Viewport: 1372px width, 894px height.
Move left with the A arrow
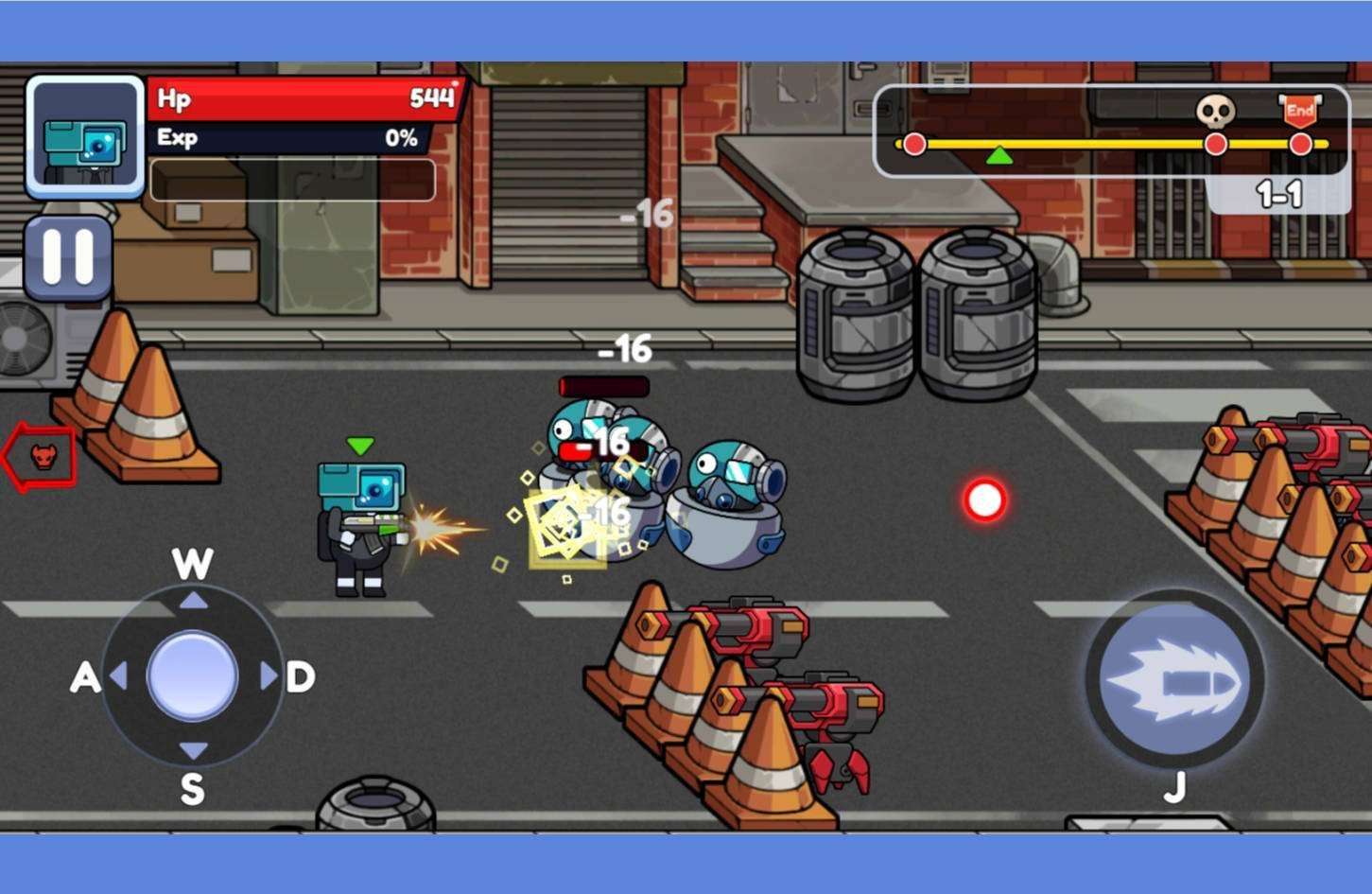pyautogui.click(x=119, y=676)
